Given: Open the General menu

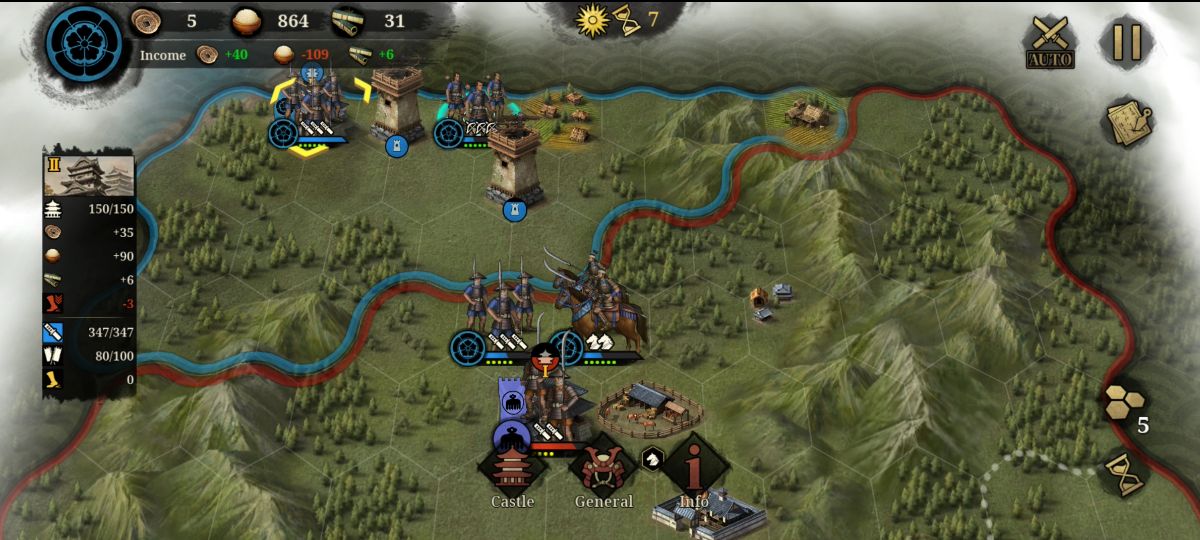Looking at the screenshot, I should pyautogui.click(x=603, y=470).
